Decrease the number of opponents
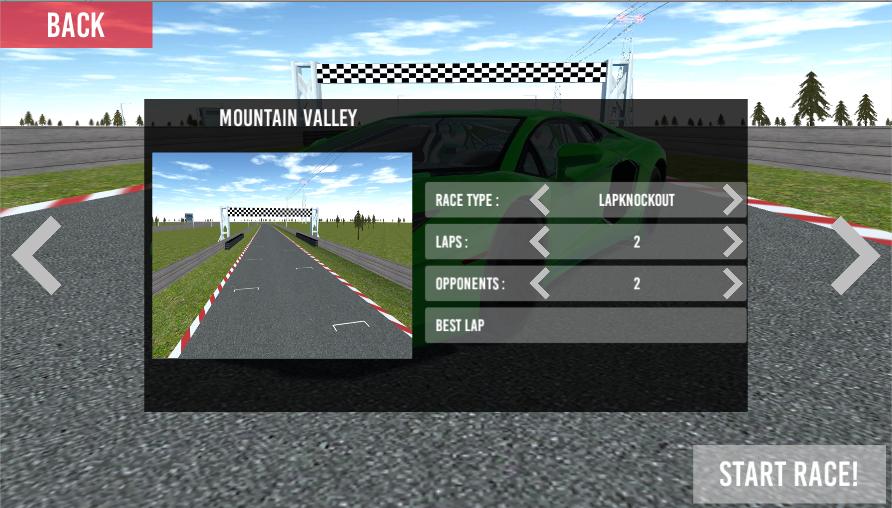This screenshot has height=508, width=892. 540,284
